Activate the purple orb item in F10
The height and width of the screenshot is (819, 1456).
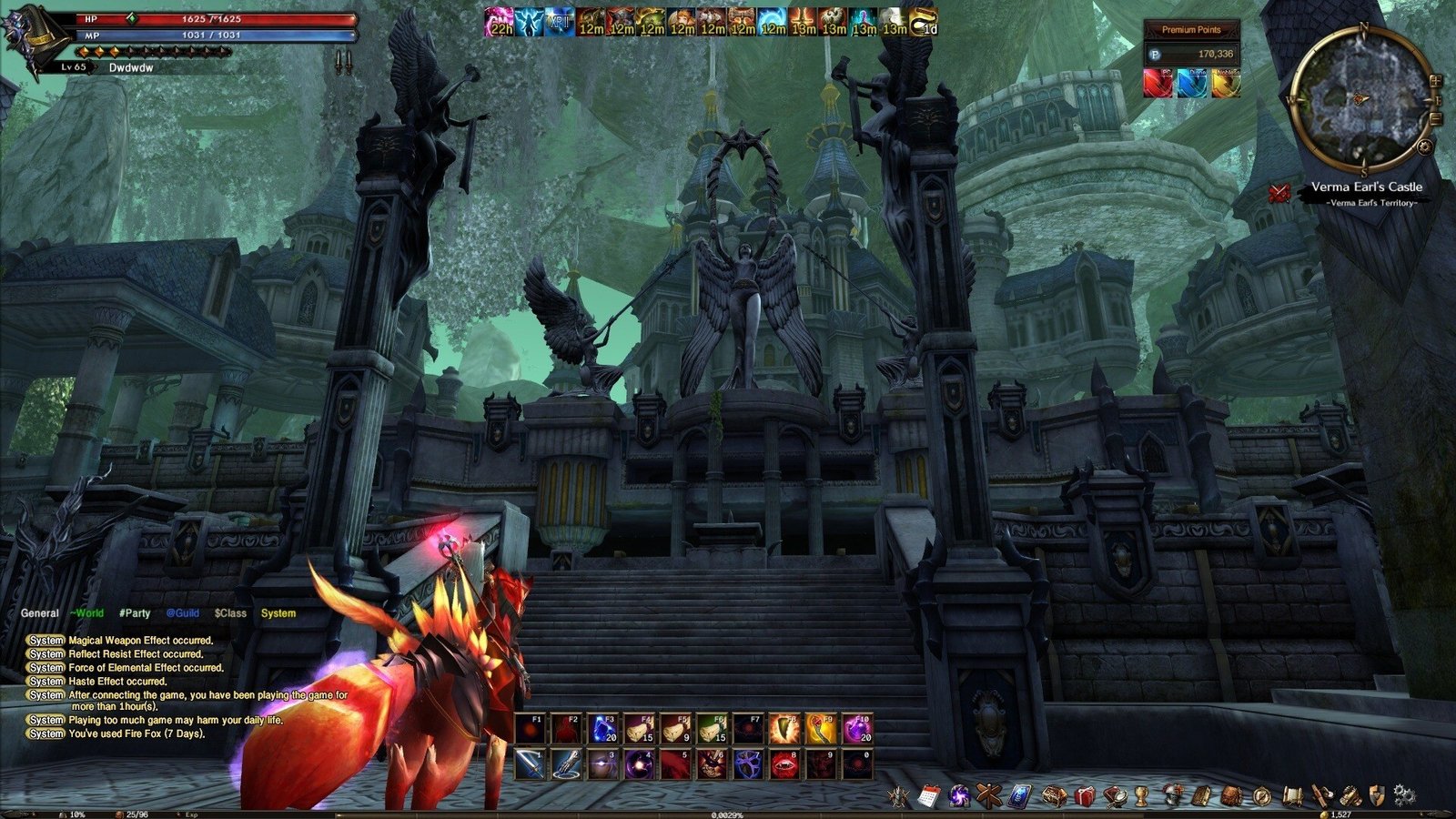[857, 728]
